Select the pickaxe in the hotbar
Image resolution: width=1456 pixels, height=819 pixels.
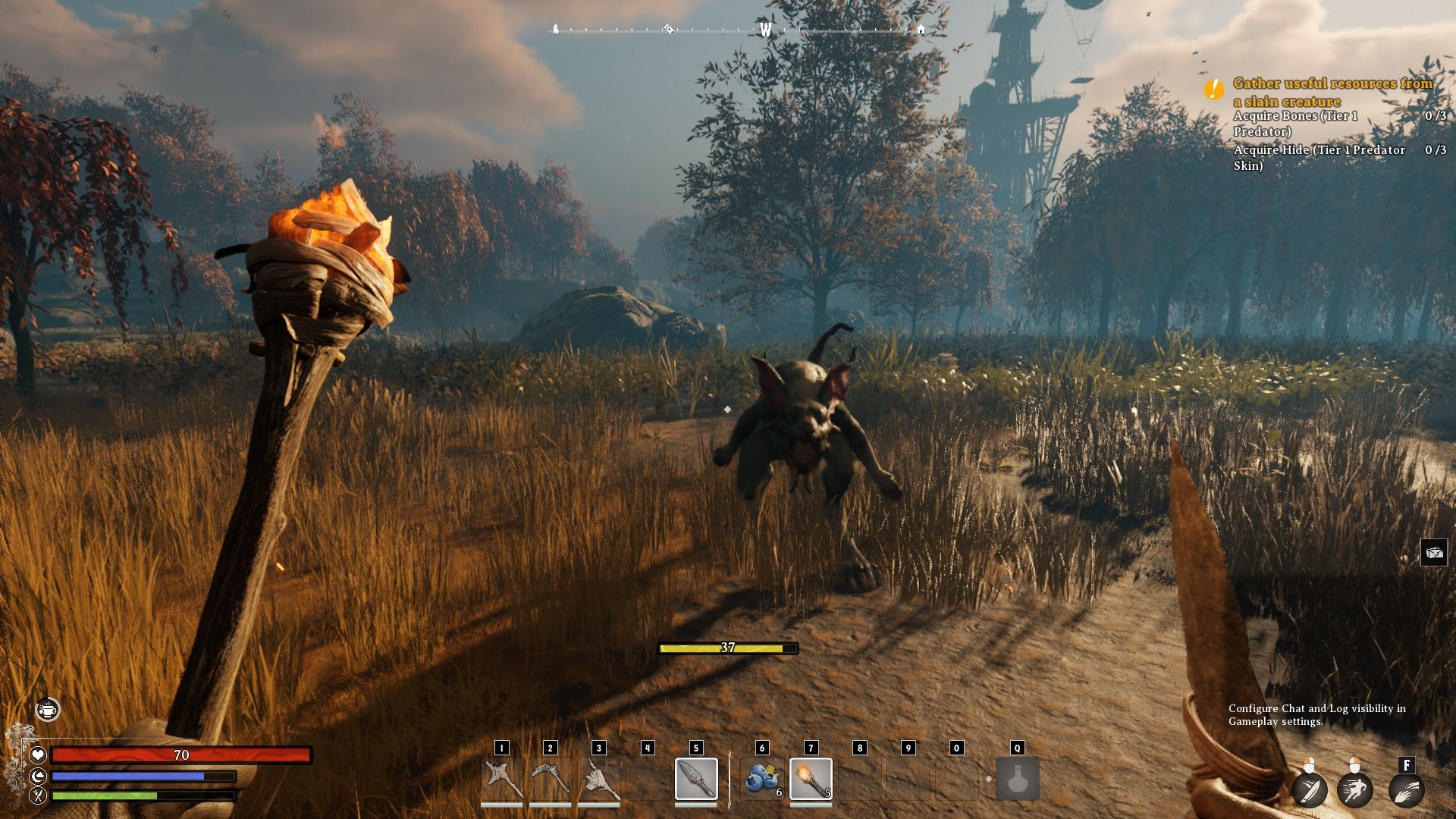550,779
